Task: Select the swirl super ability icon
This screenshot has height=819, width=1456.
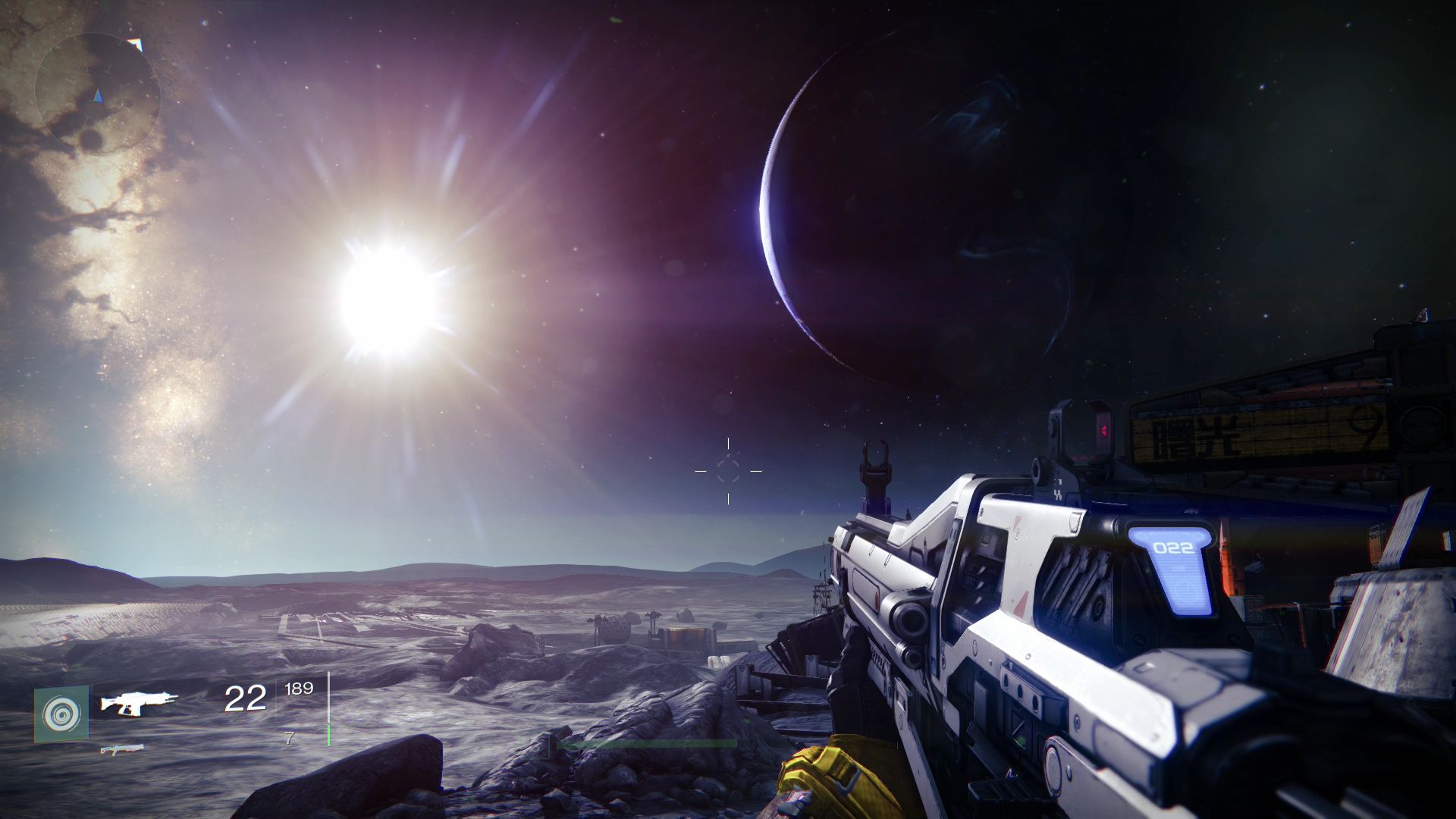Action: coord(61,714)
